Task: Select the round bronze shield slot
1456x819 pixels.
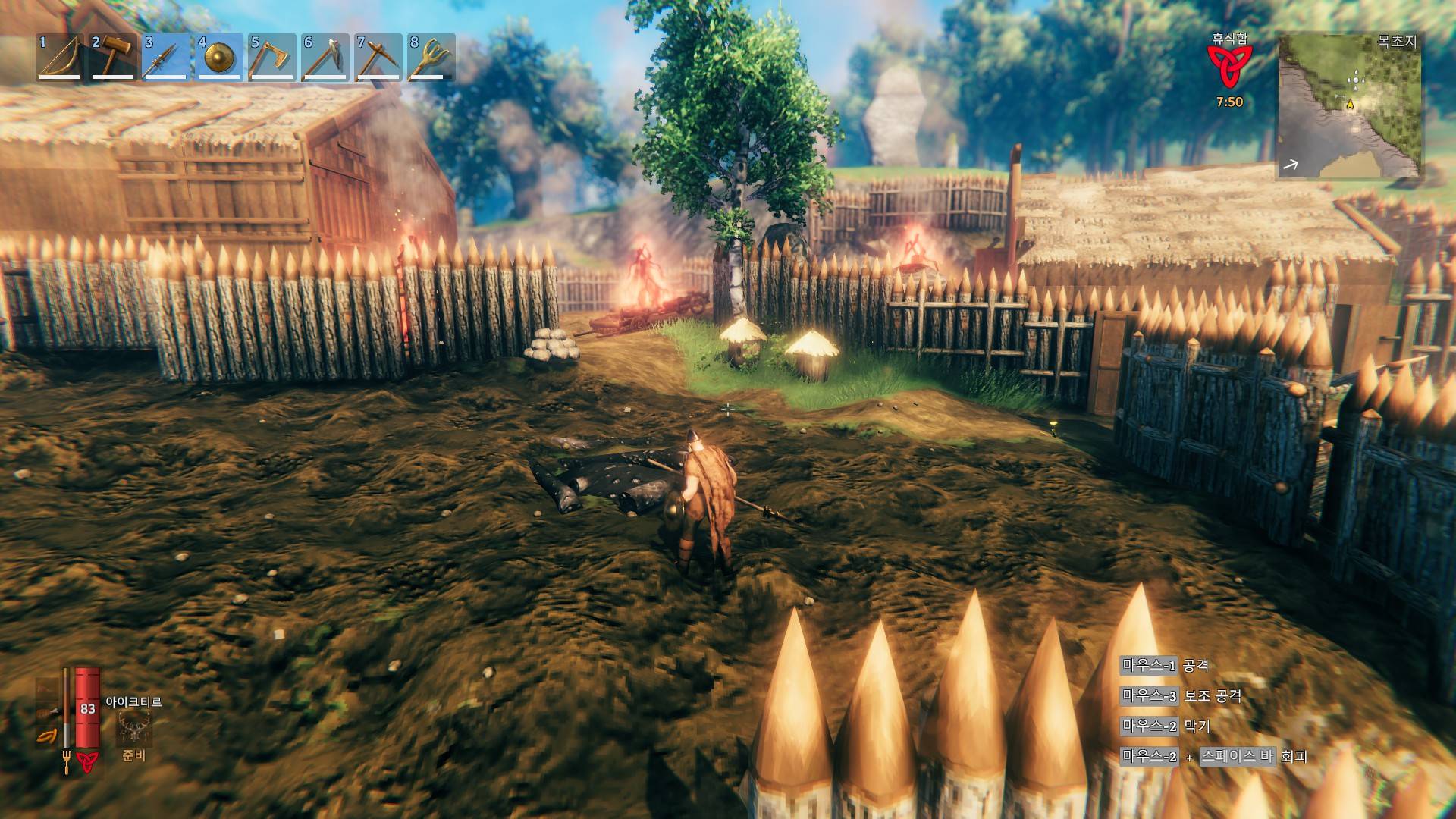Action: (219, 57)
